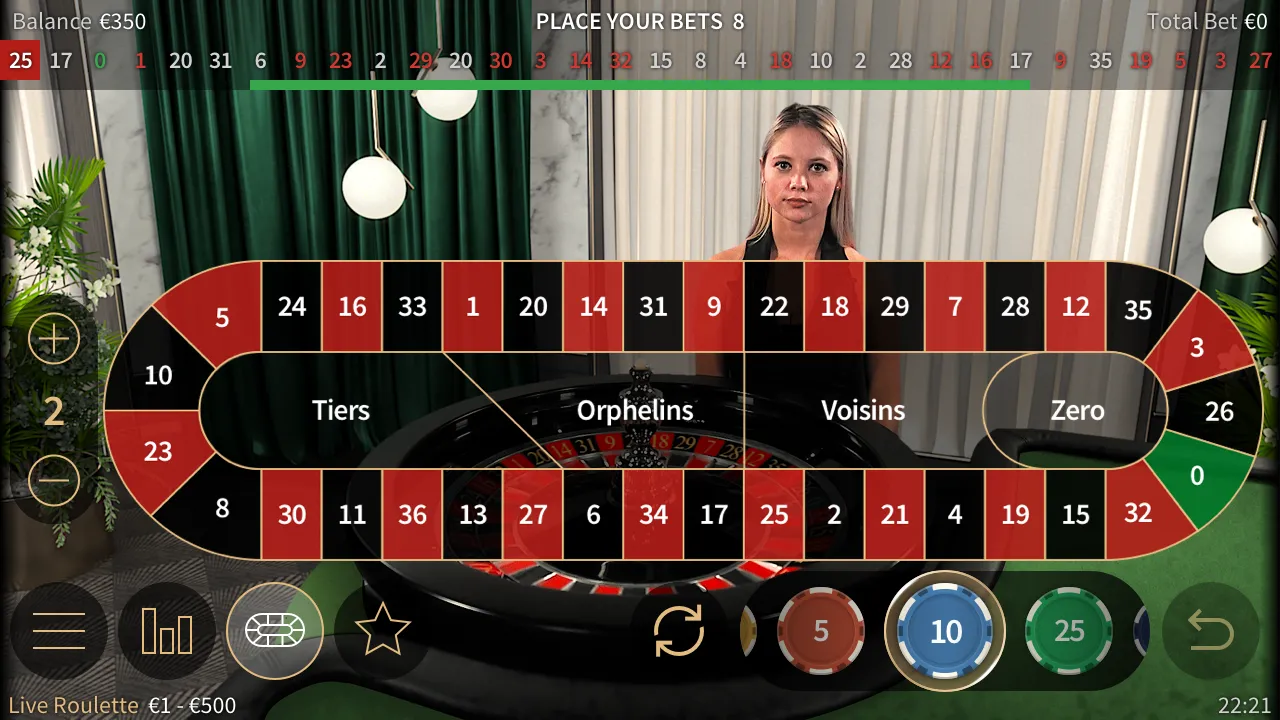The height and width of the screenshot is (720, 1280).
Task: Switch to the racetrack betting view
Action: 275,631
